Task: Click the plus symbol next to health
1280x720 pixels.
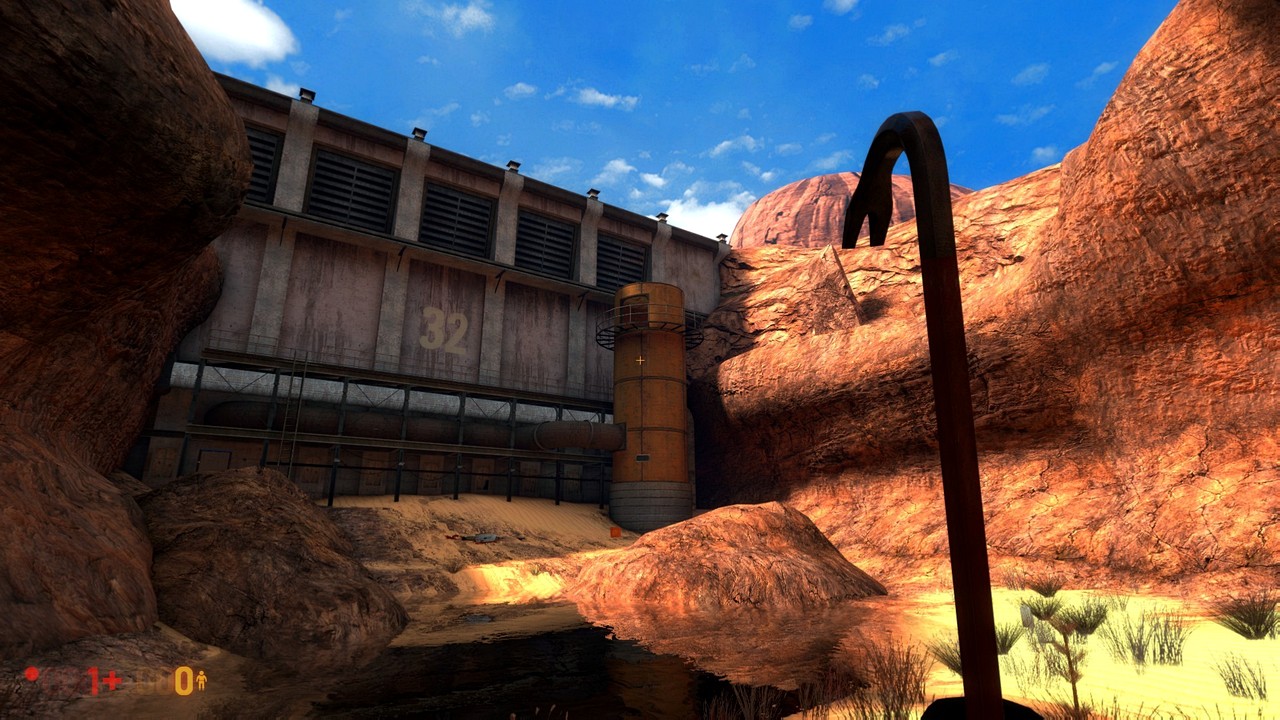Action: tap(112, 678)
